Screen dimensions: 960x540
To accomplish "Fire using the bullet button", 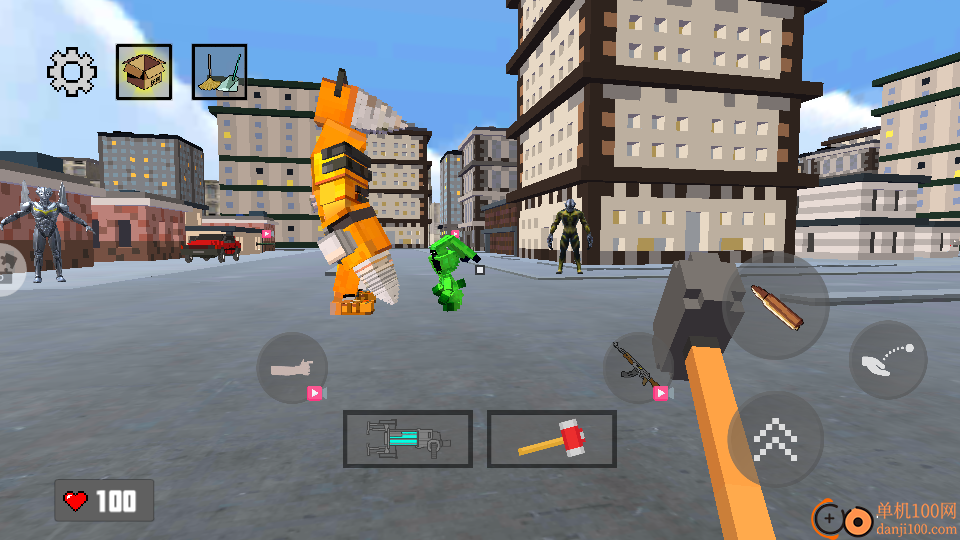I will (x=776, y=306).
